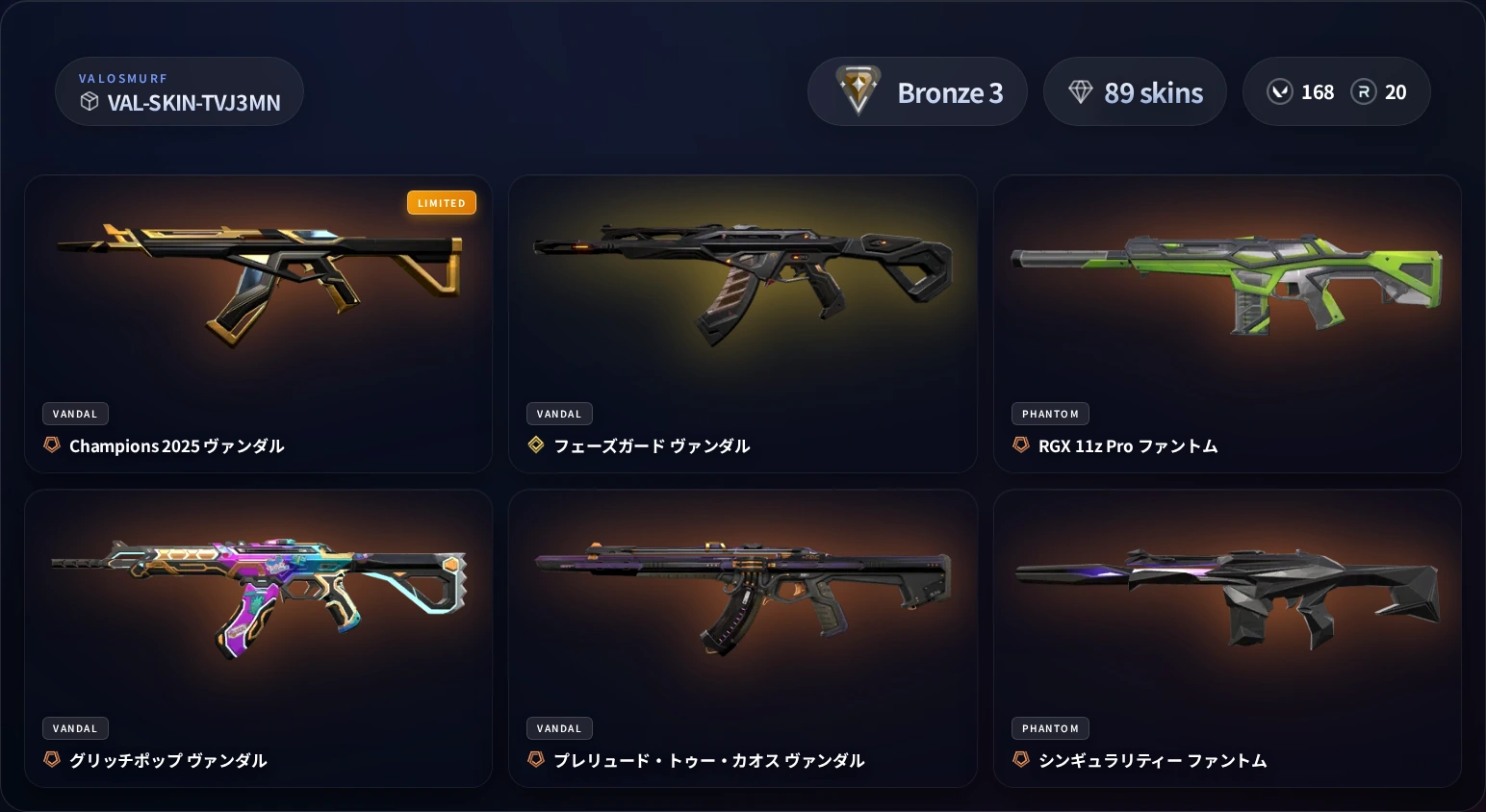This screenshot has width=1486, height=812.
Task: Click the tier icon beside RGX 11z Pro ファントム
Action: (1021, 444)
